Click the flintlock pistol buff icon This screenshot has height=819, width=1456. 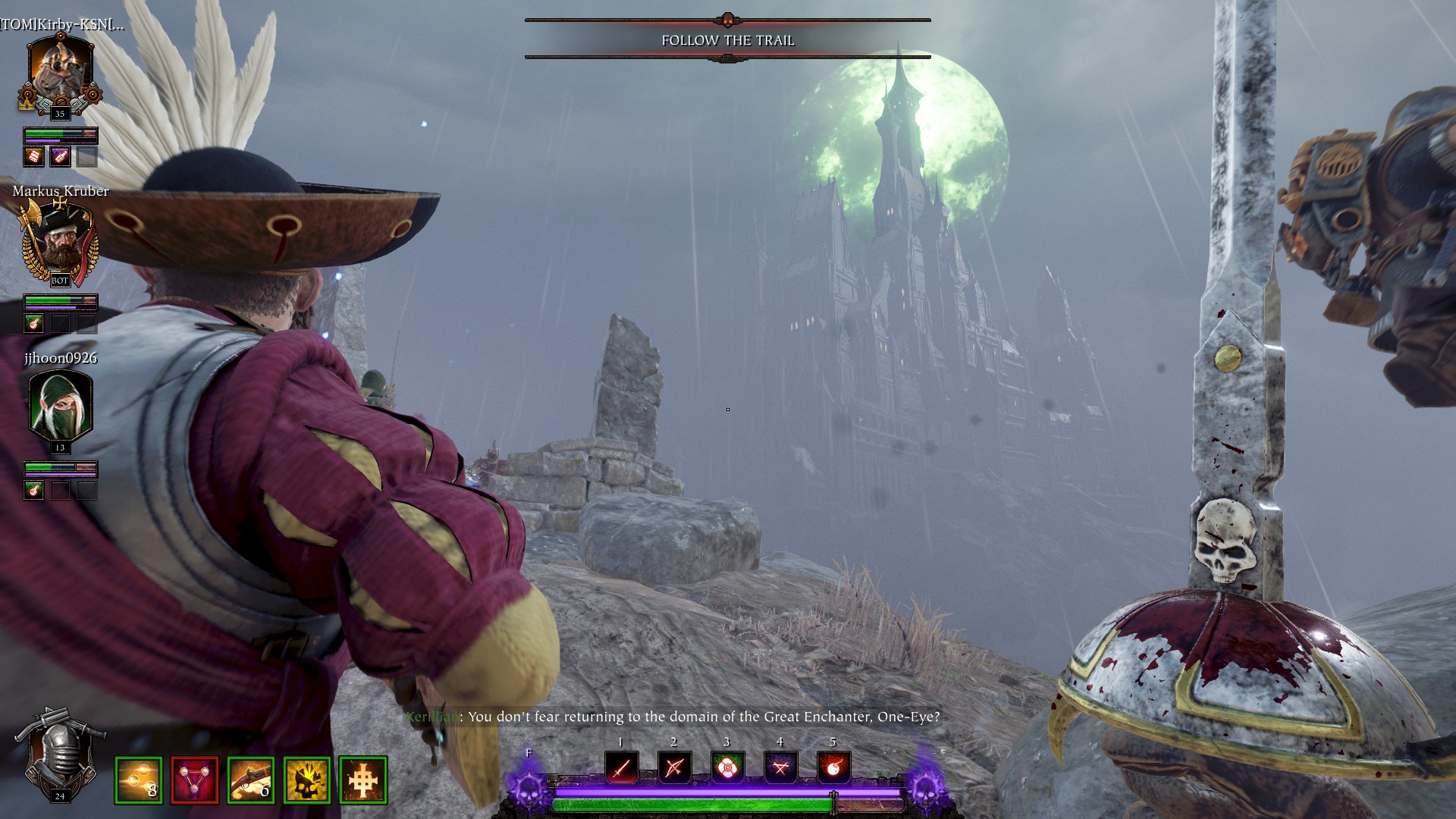point(250,780)
